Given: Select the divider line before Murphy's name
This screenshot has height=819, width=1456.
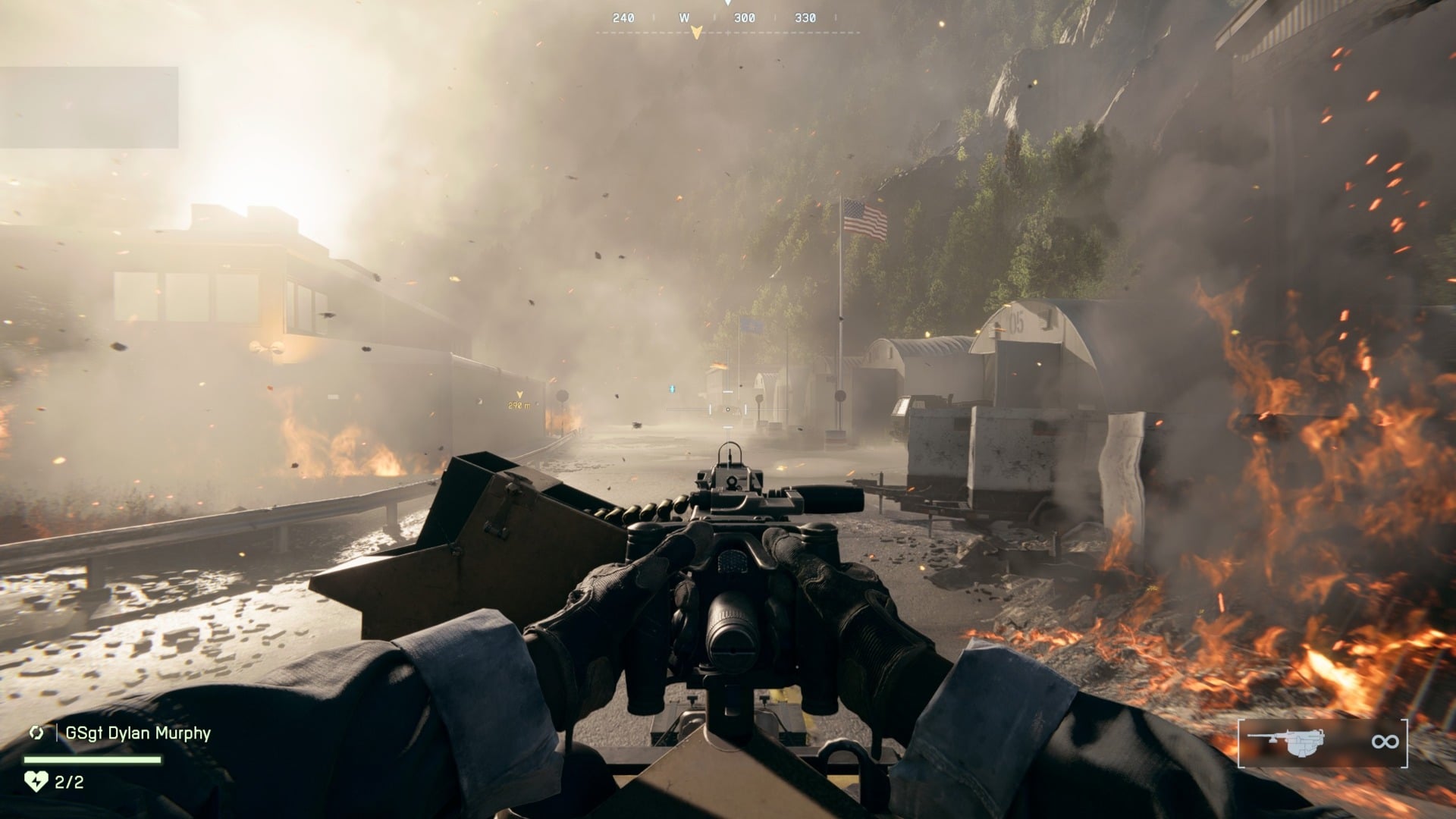Looking at the screenshot, I should click(x=57, y=733).
